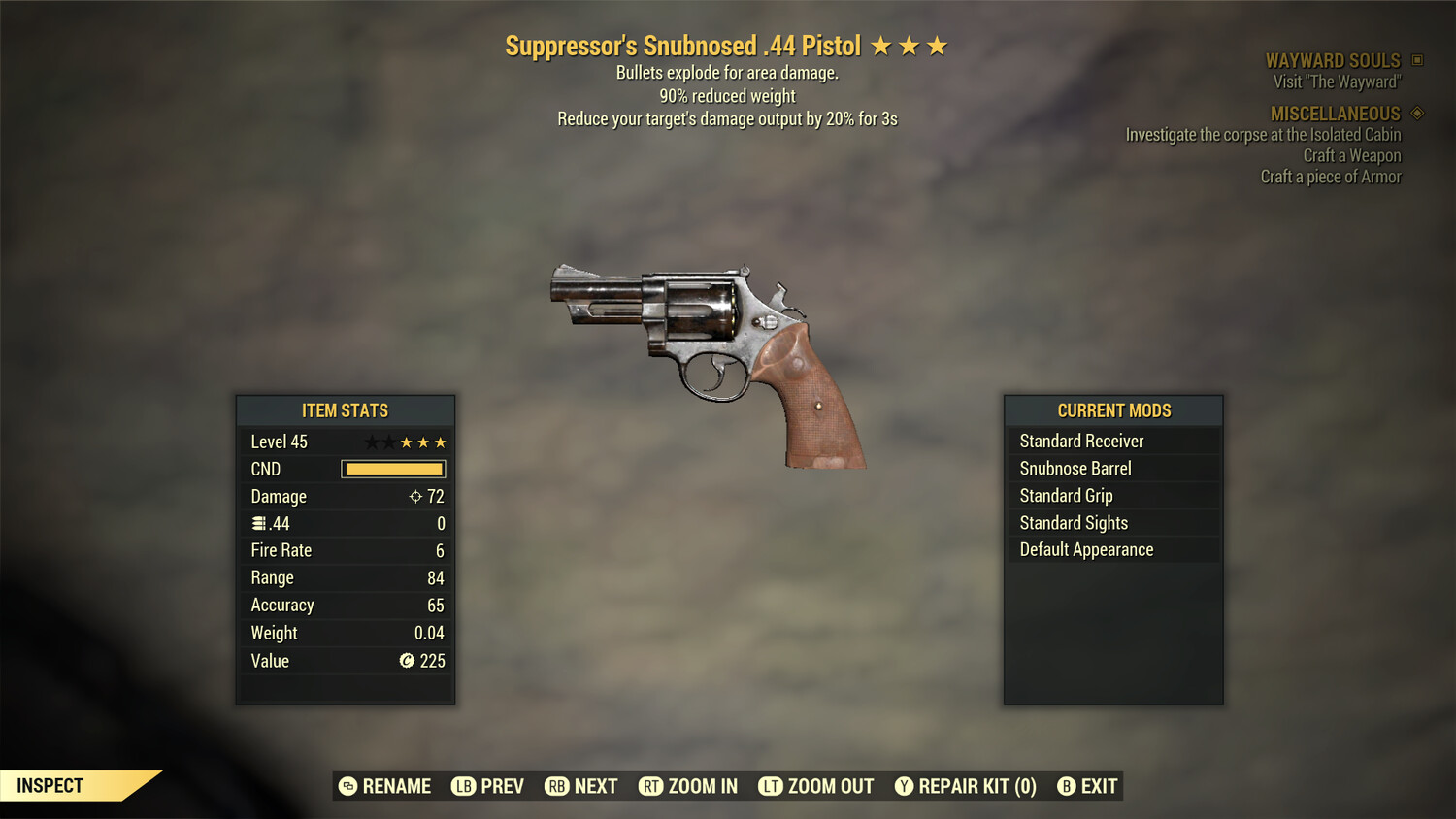Select the INSPECT tab
The height and width of the screenshot is (819, 1456).
pos(50,785)
